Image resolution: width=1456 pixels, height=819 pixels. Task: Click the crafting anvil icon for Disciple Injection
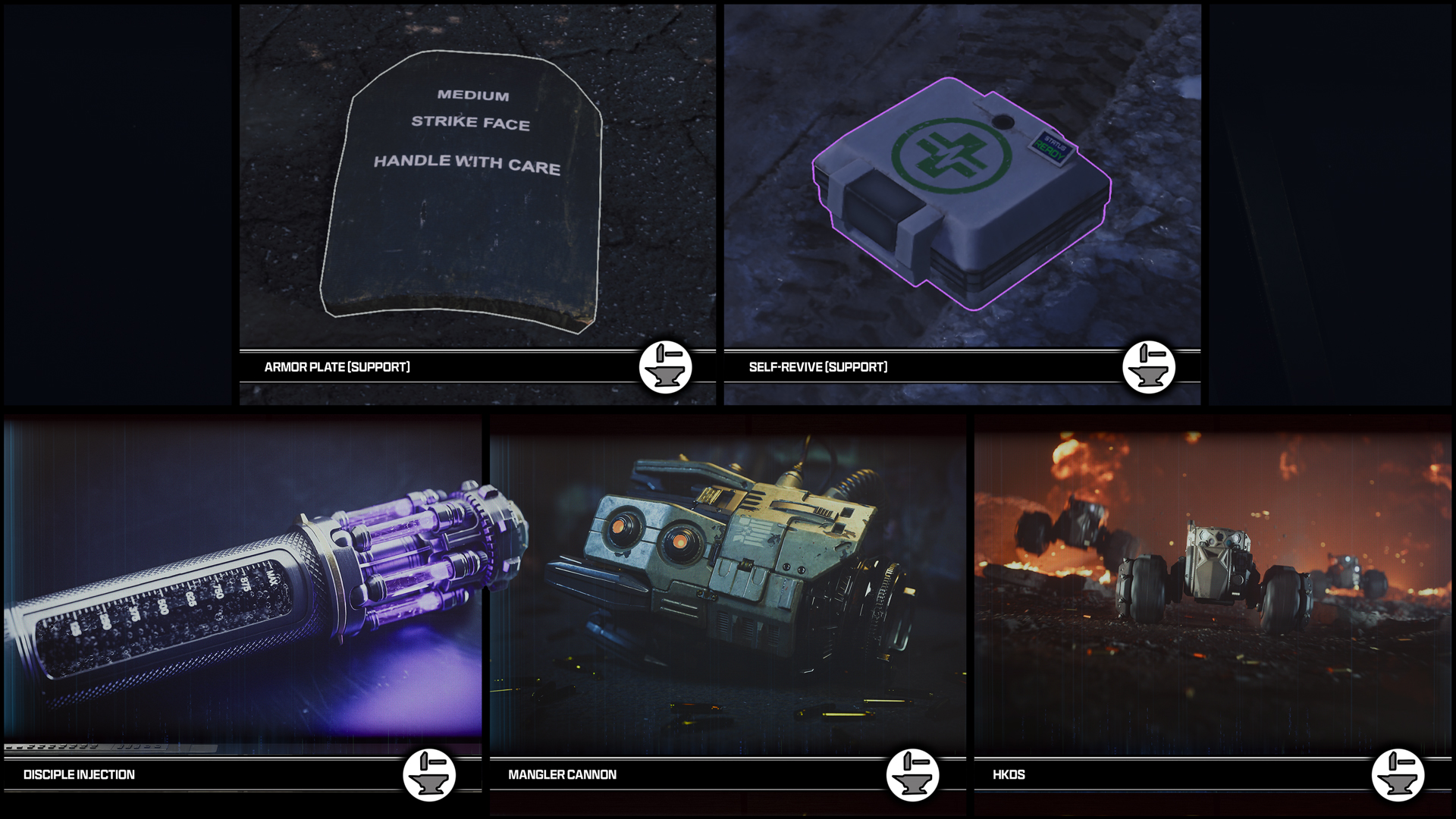click(x=429, y=776)
